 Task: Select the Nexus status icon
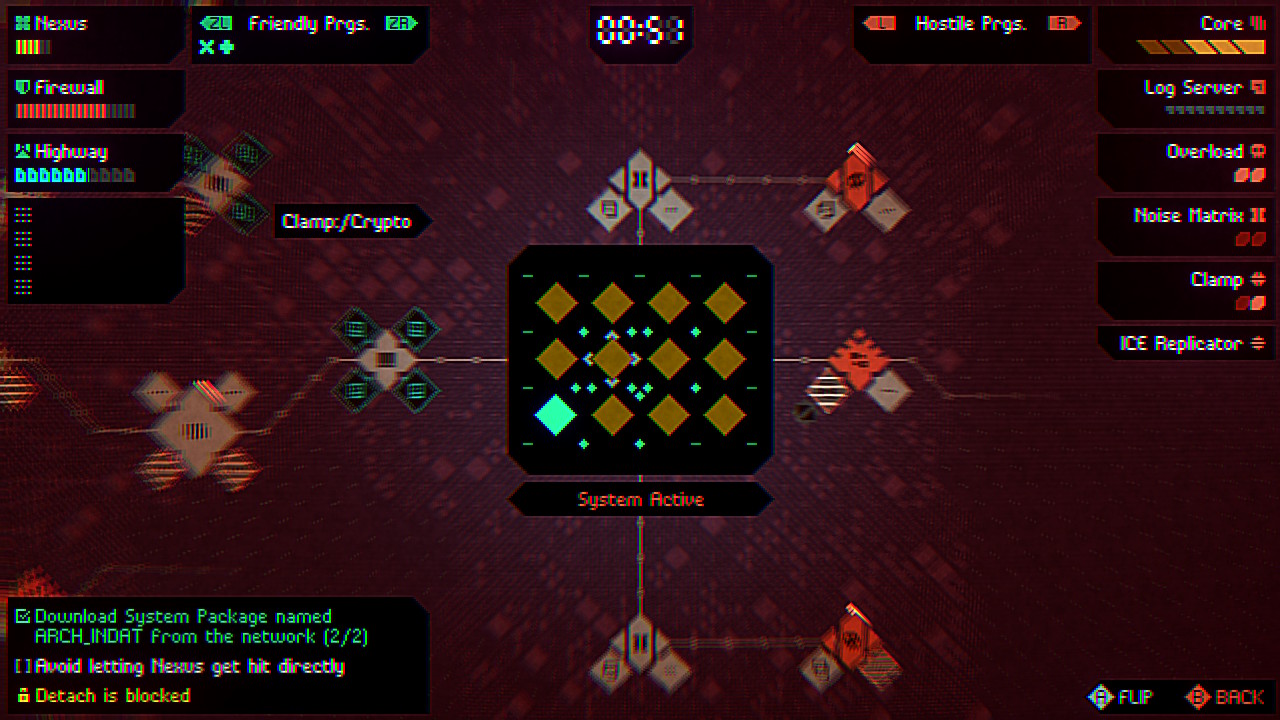coord(23,22)
